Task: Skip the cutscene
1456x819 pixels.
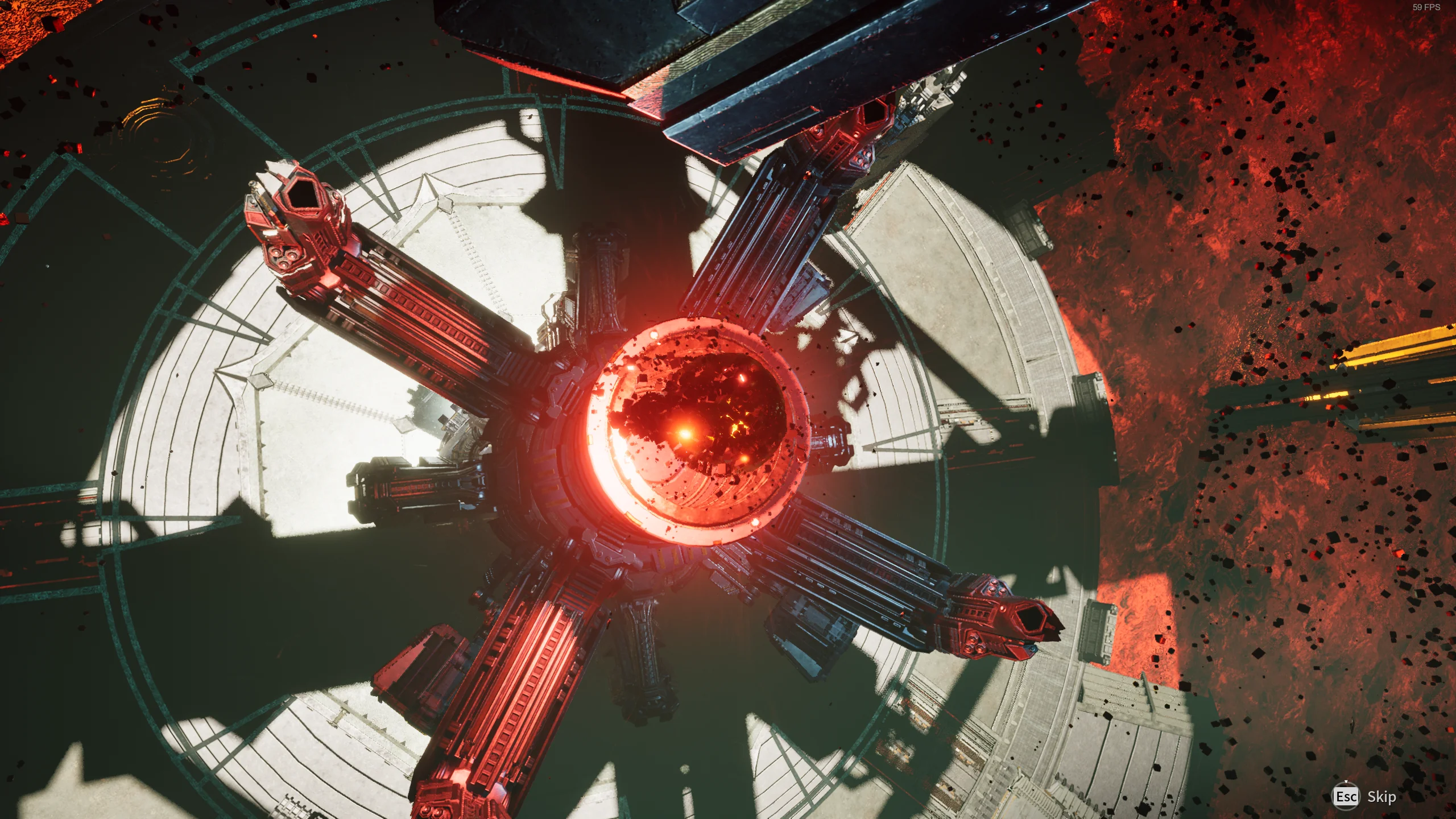Action: click(1365, 797)
